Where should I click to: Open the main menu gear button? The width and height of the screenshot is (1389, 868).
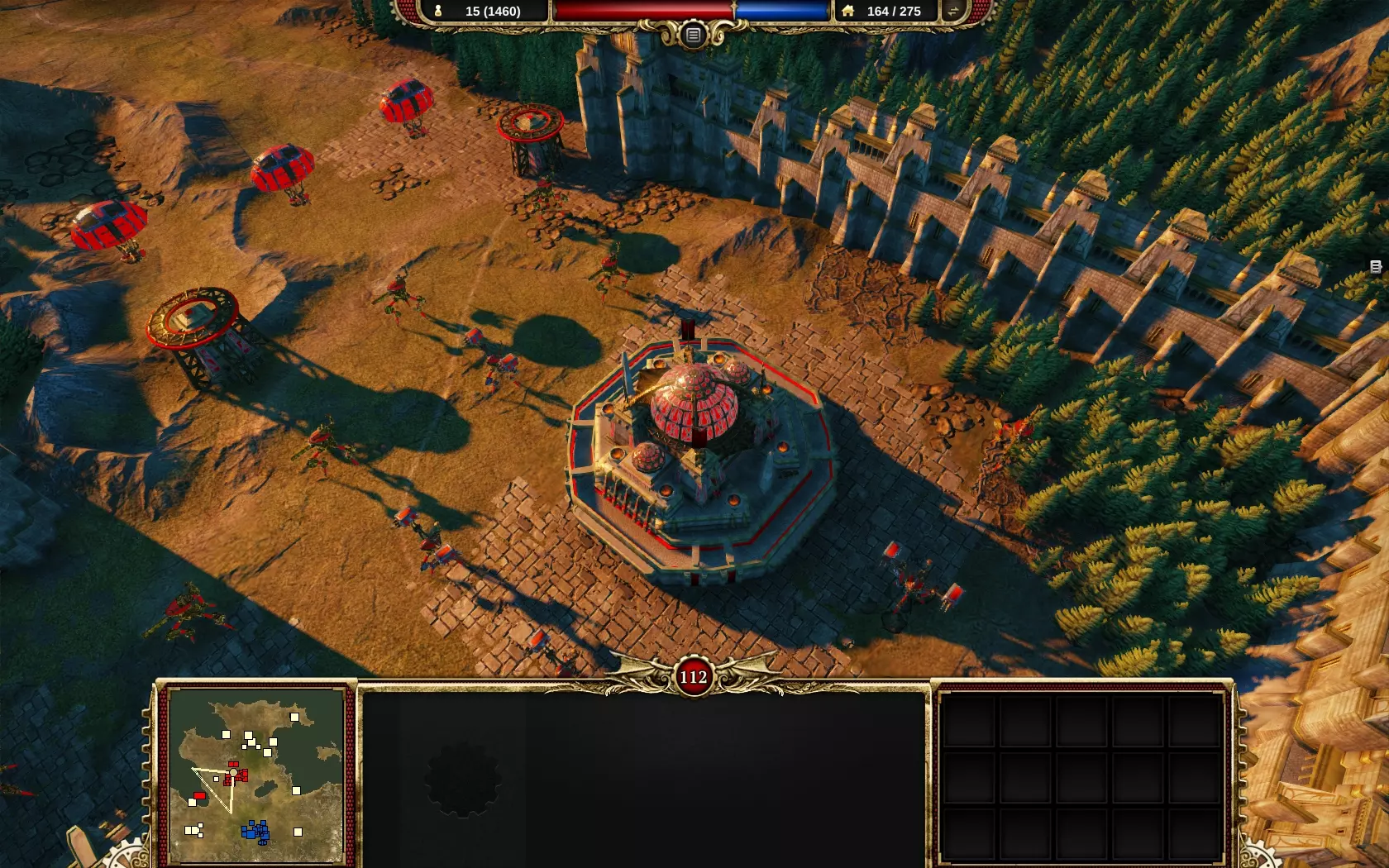click(x=693, y=35)
